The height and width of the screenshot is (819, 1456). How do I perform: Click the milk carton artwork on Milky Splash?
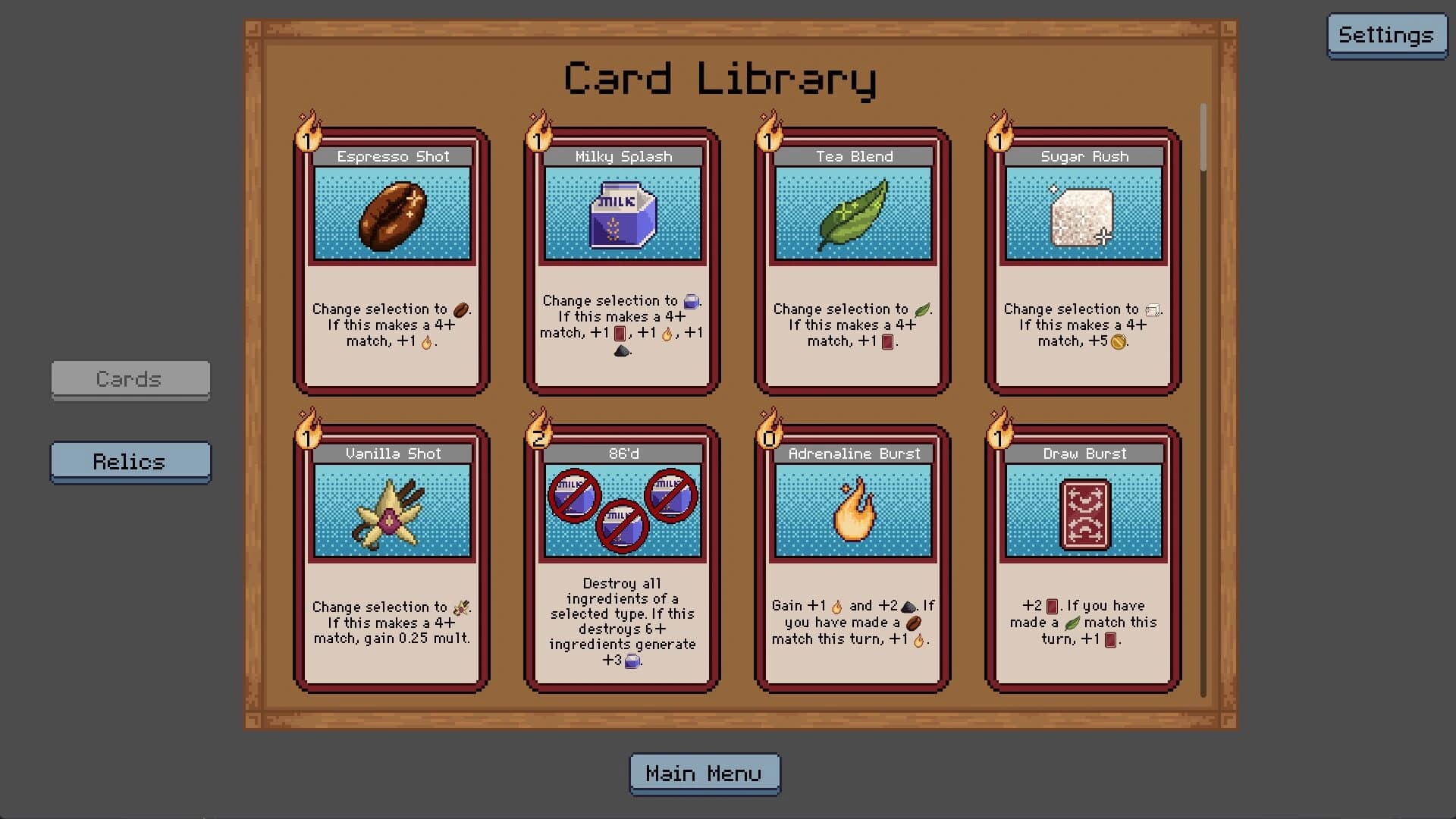[622, 215]
